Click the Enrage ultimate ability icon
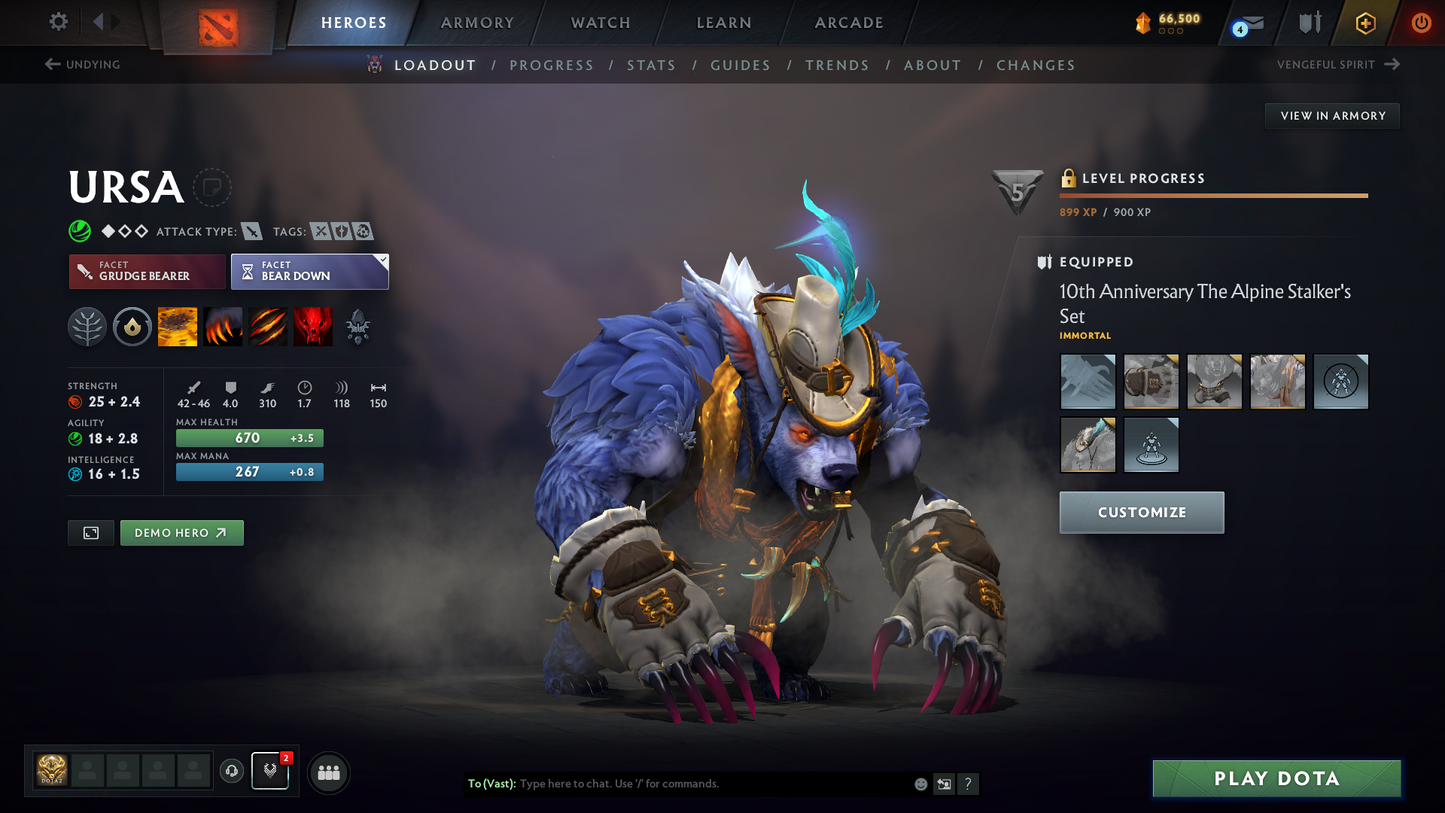This screenshot has height=813, width=1445. point(312,327)
